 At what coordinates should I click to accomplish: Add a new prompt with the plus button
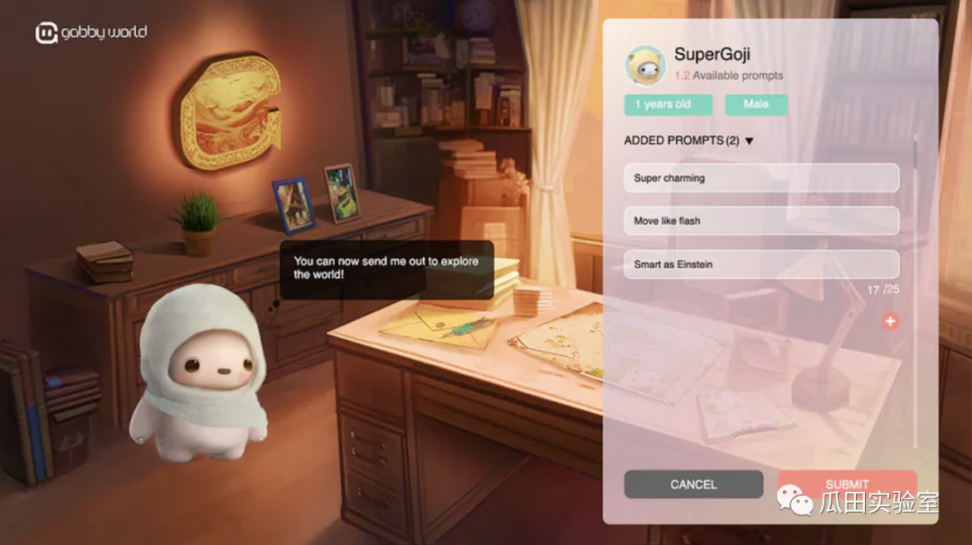[890, 321]
